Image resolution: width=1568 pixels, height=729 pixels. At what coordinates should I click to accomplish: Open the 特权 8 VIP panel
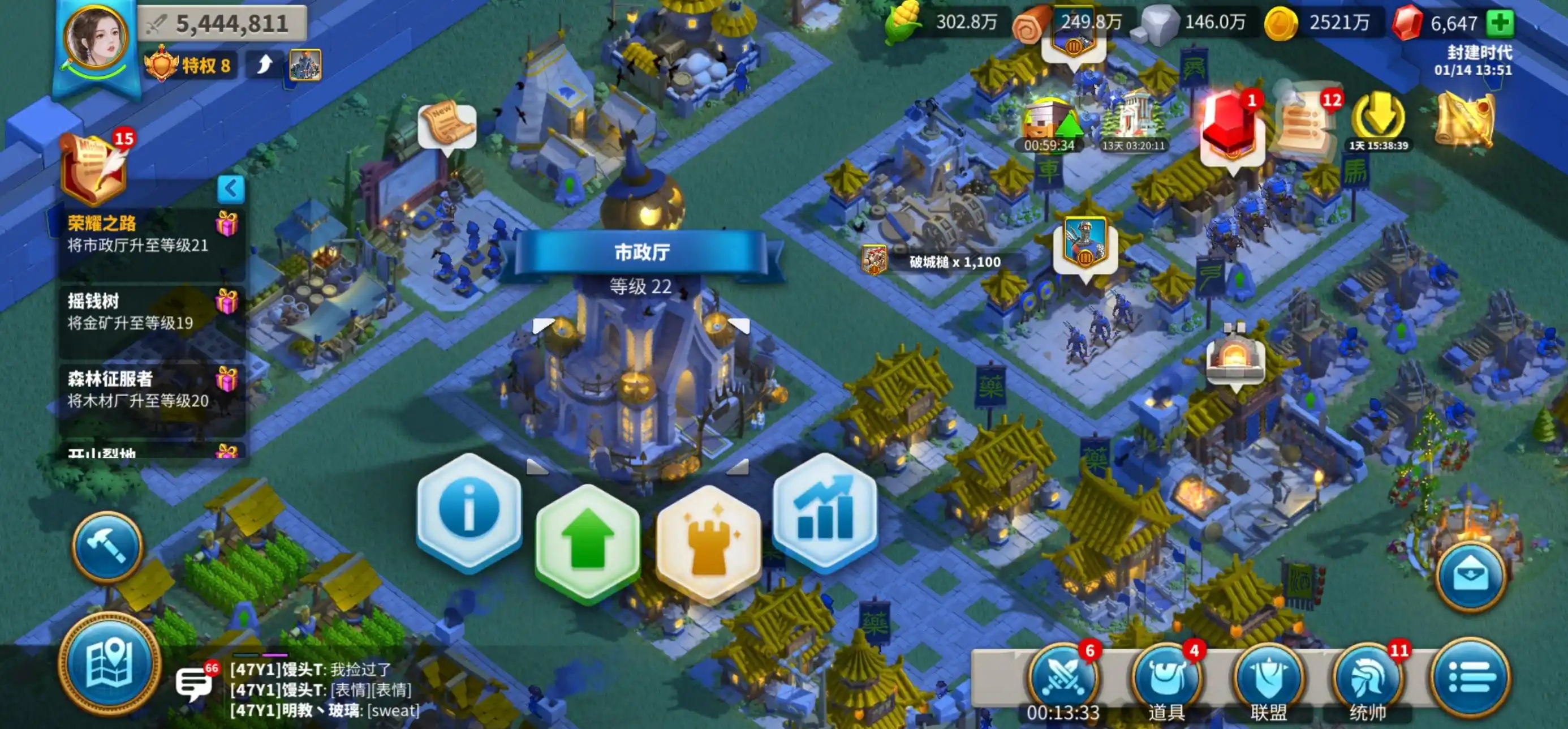(189, 65)
